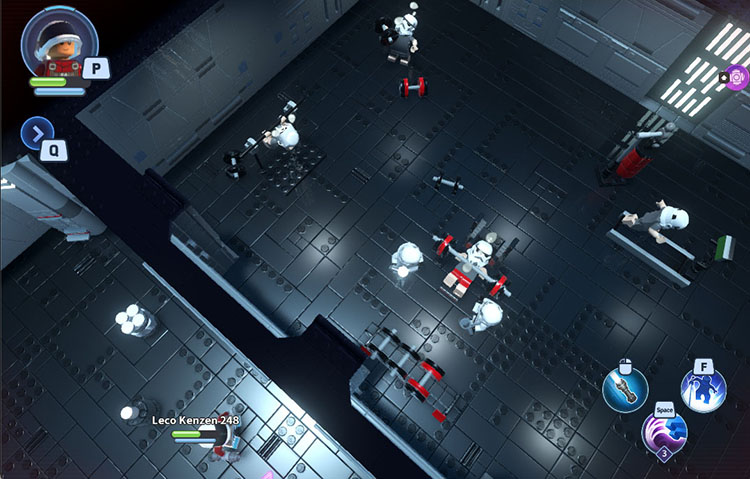Use the glowing minifigure special ability
This screenshot has width=750, height=479.
(703, 392)
